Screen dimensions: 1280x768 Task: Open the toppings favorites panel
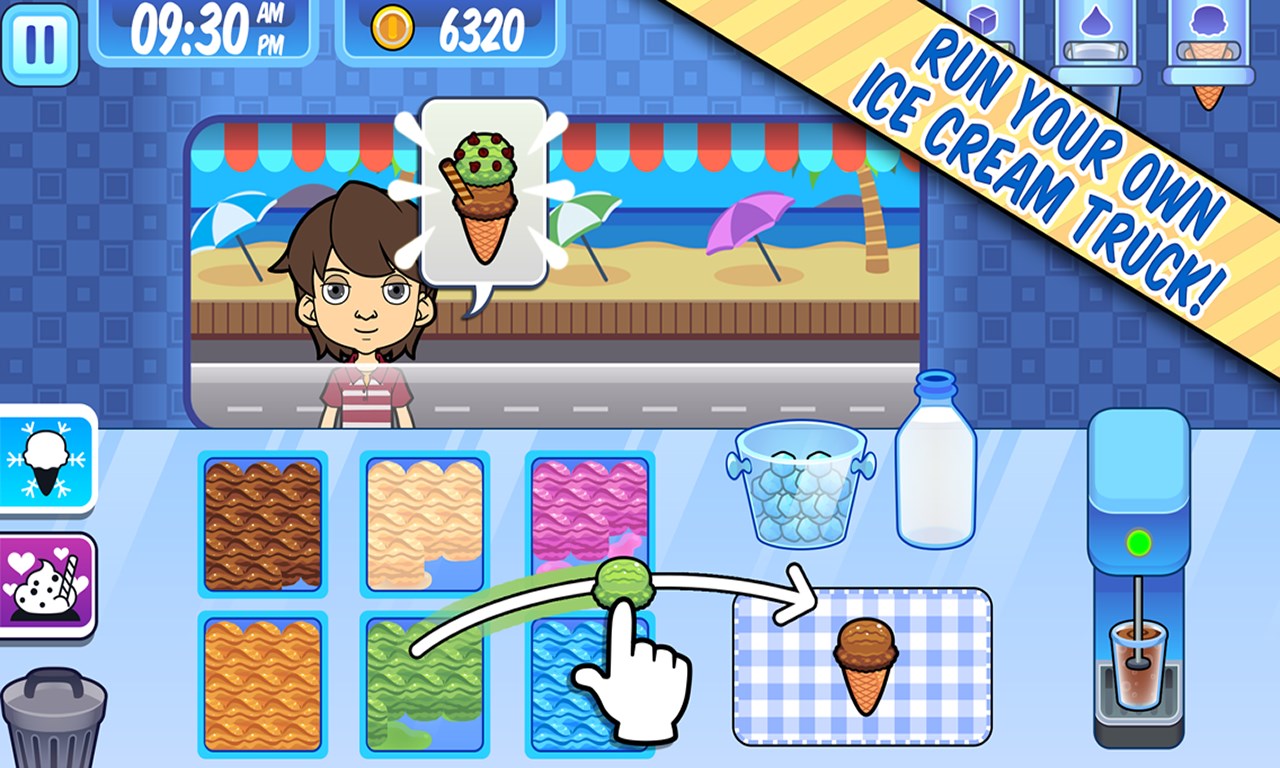(x=45, y=581)
